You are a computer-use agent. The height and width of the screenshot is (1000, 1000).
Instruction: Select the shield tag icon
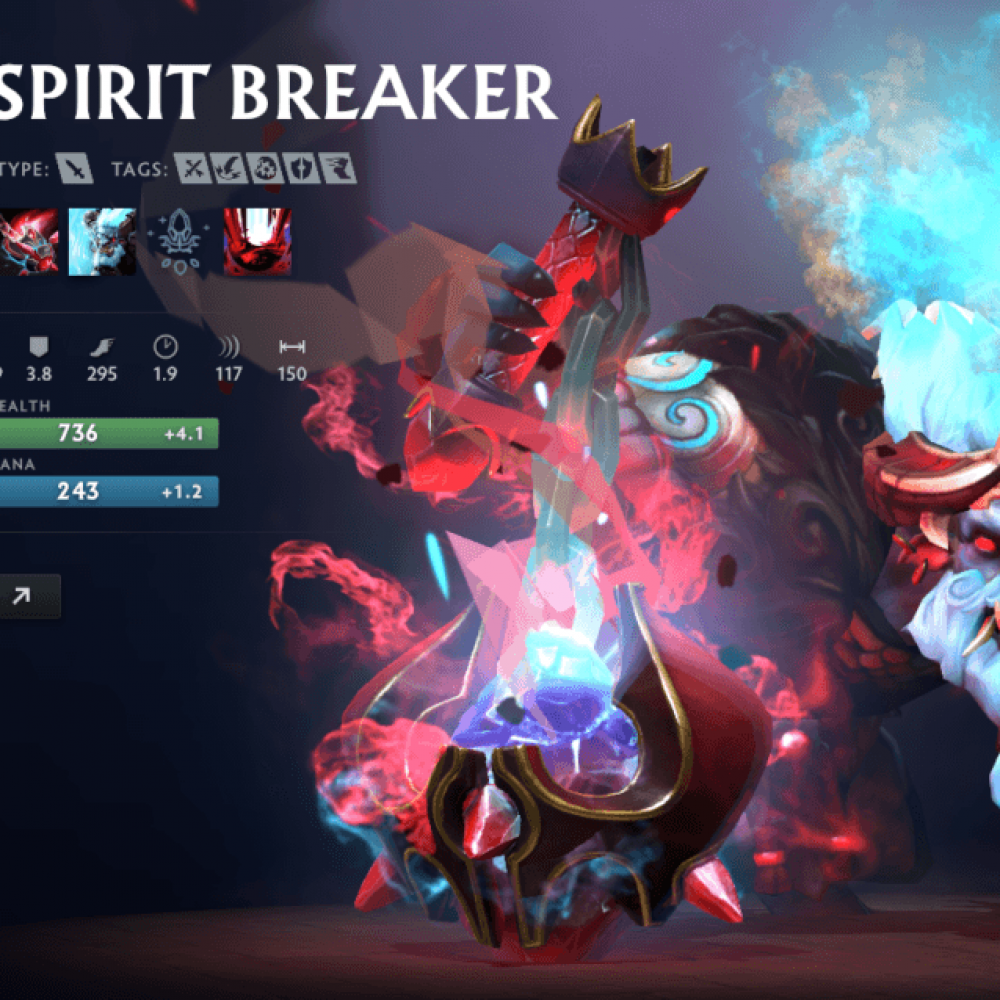[299, 168]
